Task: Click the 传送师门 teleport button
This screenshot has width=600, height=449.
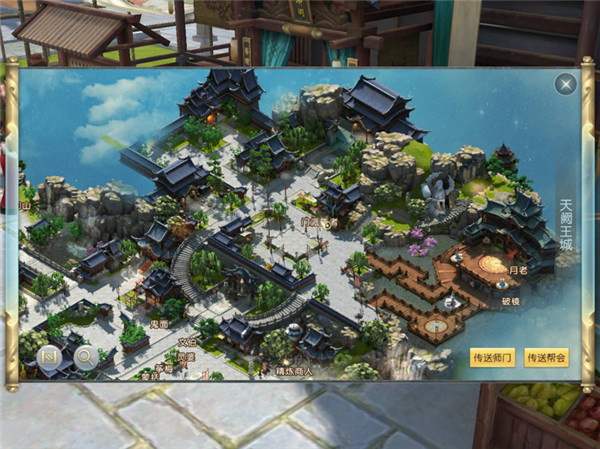Action: [x=492, y=357]
